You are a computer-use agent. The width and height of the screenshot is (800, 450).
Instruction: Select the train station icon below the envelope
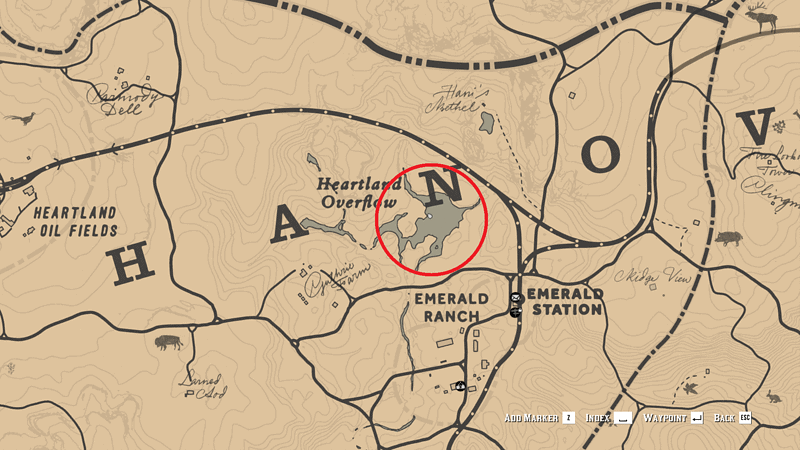pyautogui.click(x=516, y=312)
